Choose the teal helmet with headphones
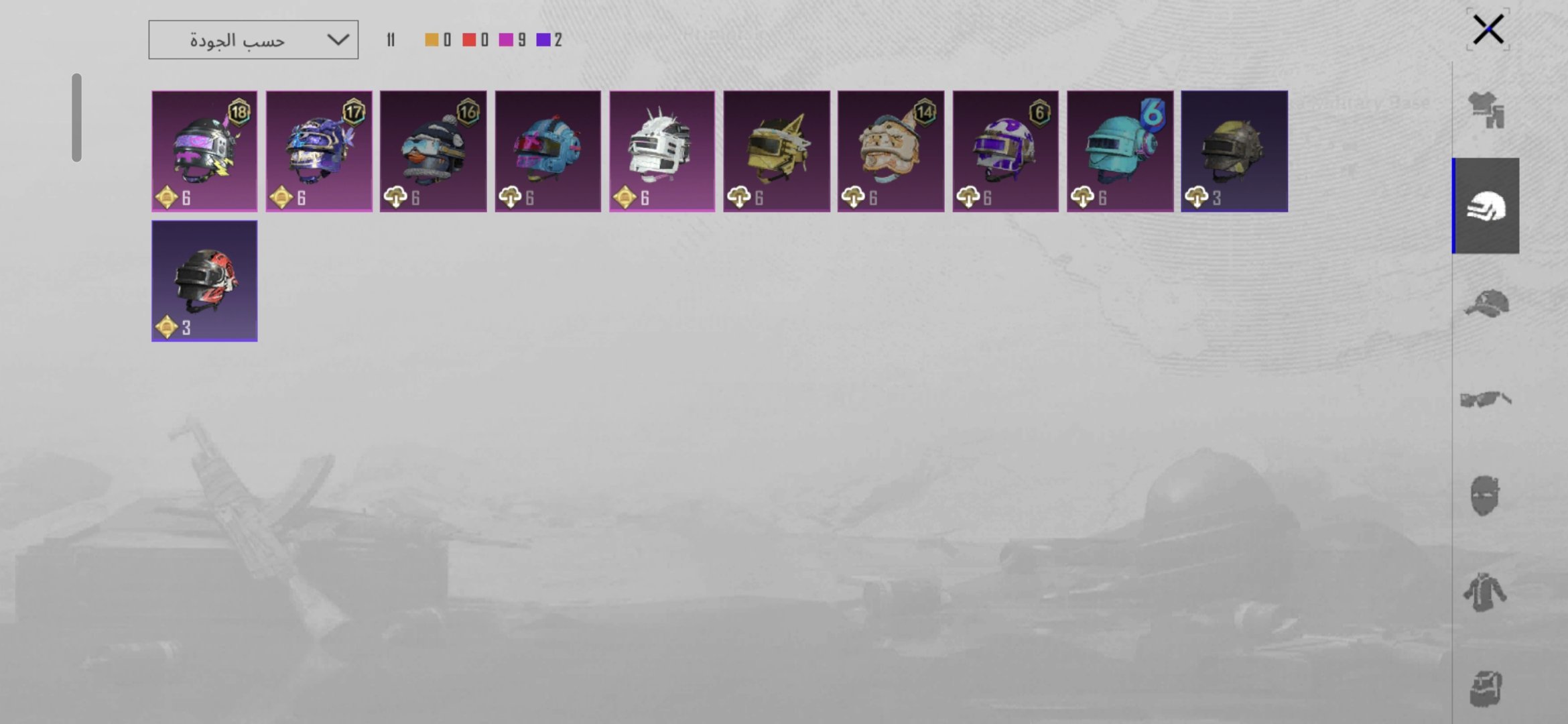Image resolution: width=1568 pixels, height=724 pixels. (x=1120, y=151)
